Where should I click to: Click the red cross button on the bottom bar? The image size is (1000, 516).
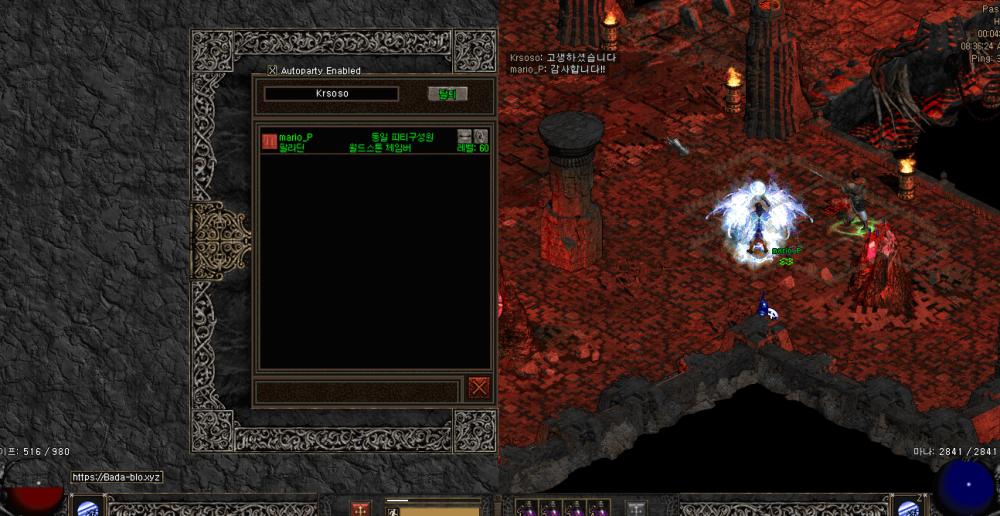[x=360, y=509]
